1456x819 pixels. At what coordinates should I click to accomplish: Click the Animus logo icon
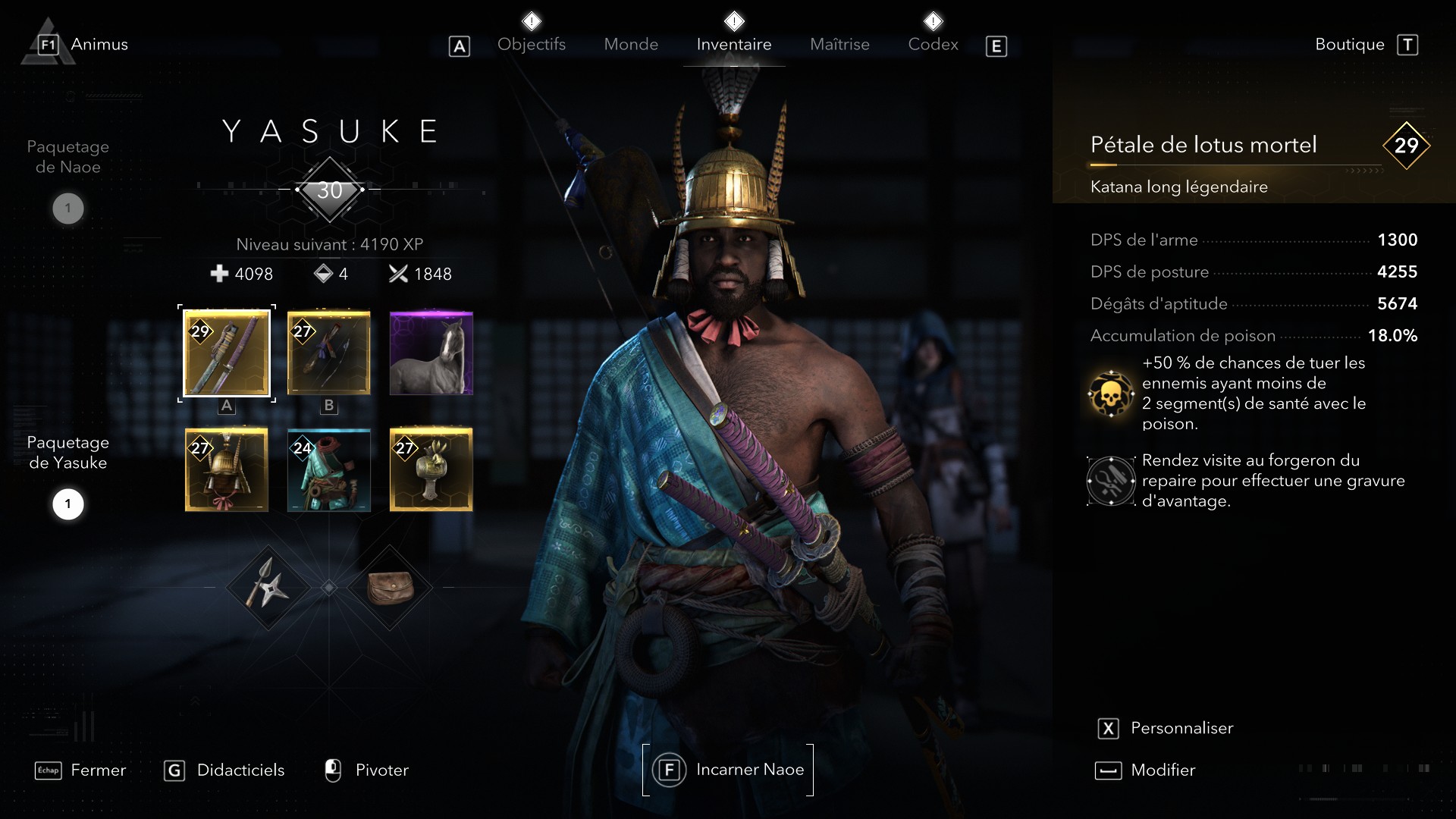(47, 42)
